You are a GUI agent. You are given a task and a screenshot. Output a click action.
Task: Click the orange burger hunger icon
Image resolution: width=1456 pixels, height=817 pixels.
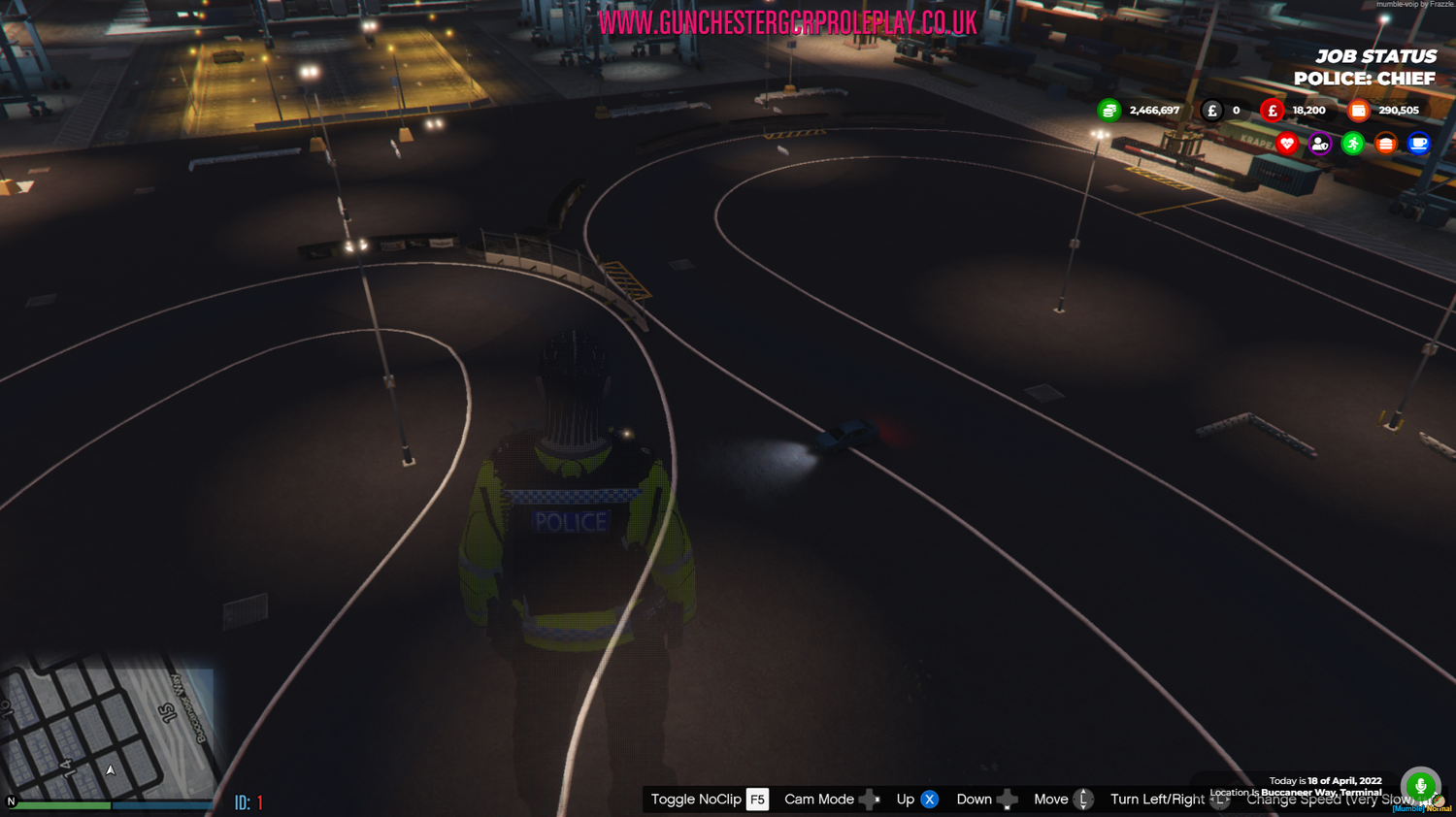(1386, 144)
